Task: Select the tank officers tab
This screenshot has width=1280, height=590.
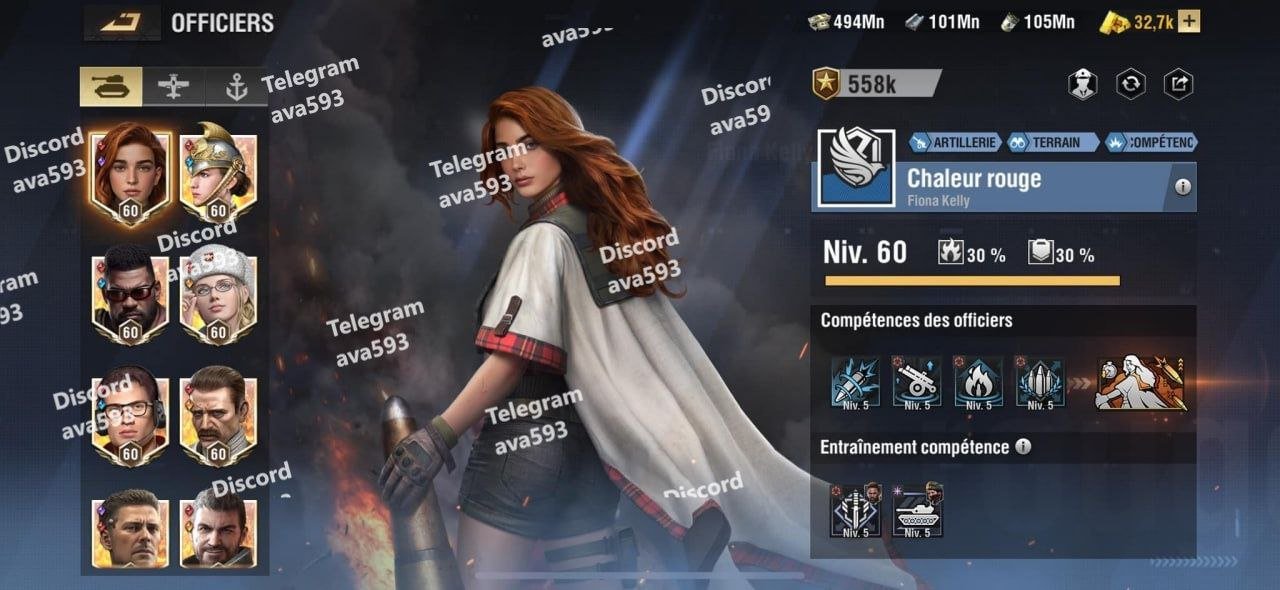Action: (110, 87)
